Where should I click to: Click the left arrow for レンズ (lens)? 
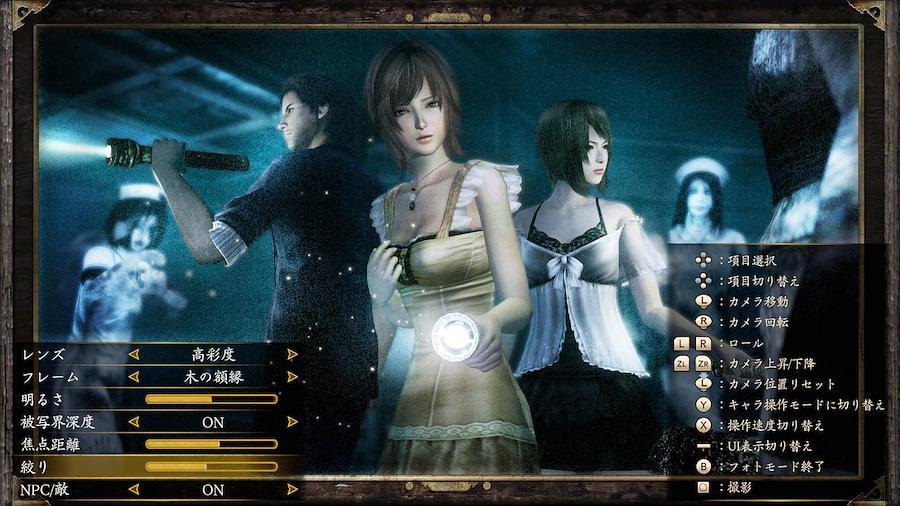tap(133, 354)
